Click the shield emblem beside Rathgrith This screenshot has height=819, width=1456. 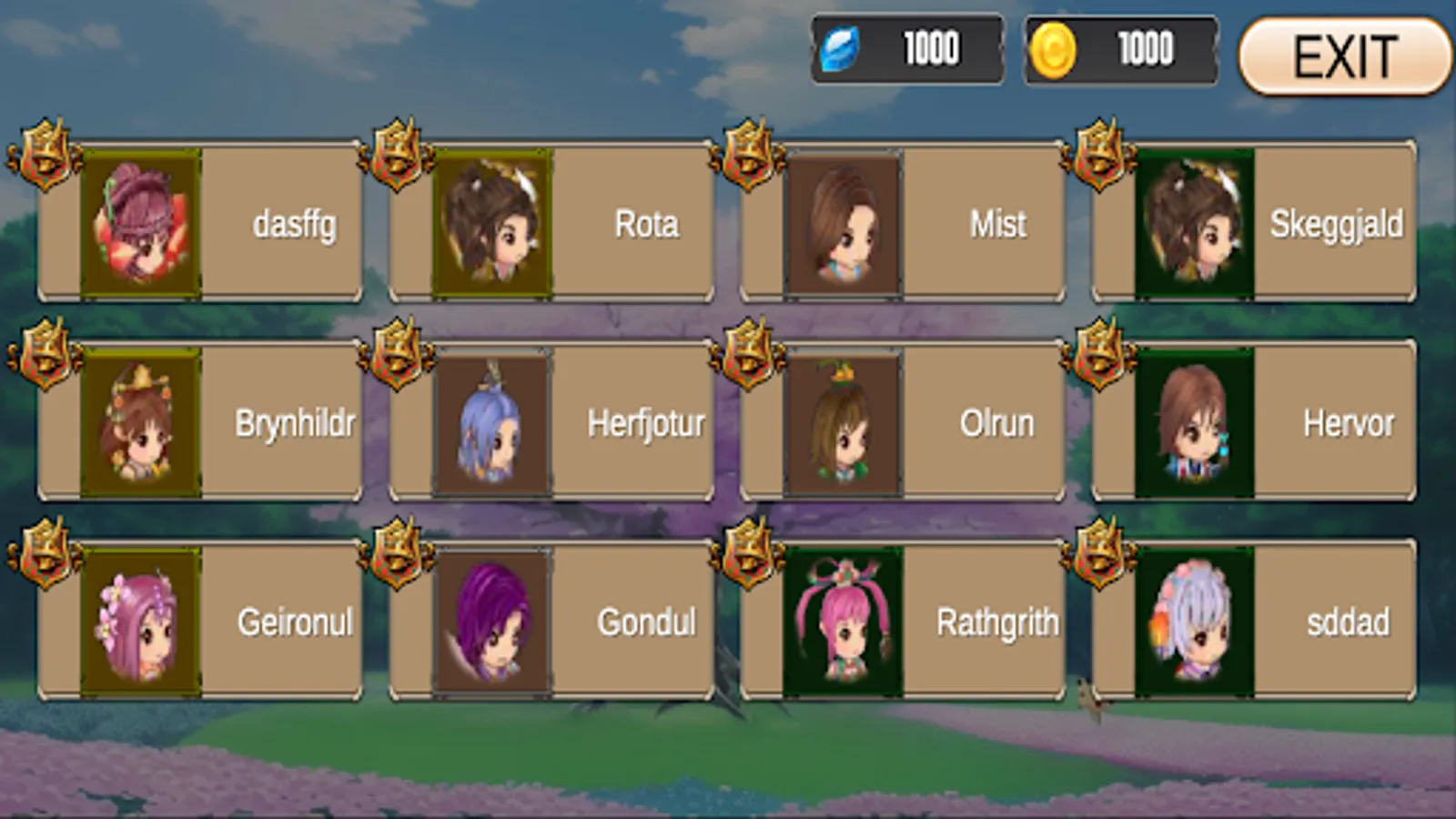tap(748, 551)
